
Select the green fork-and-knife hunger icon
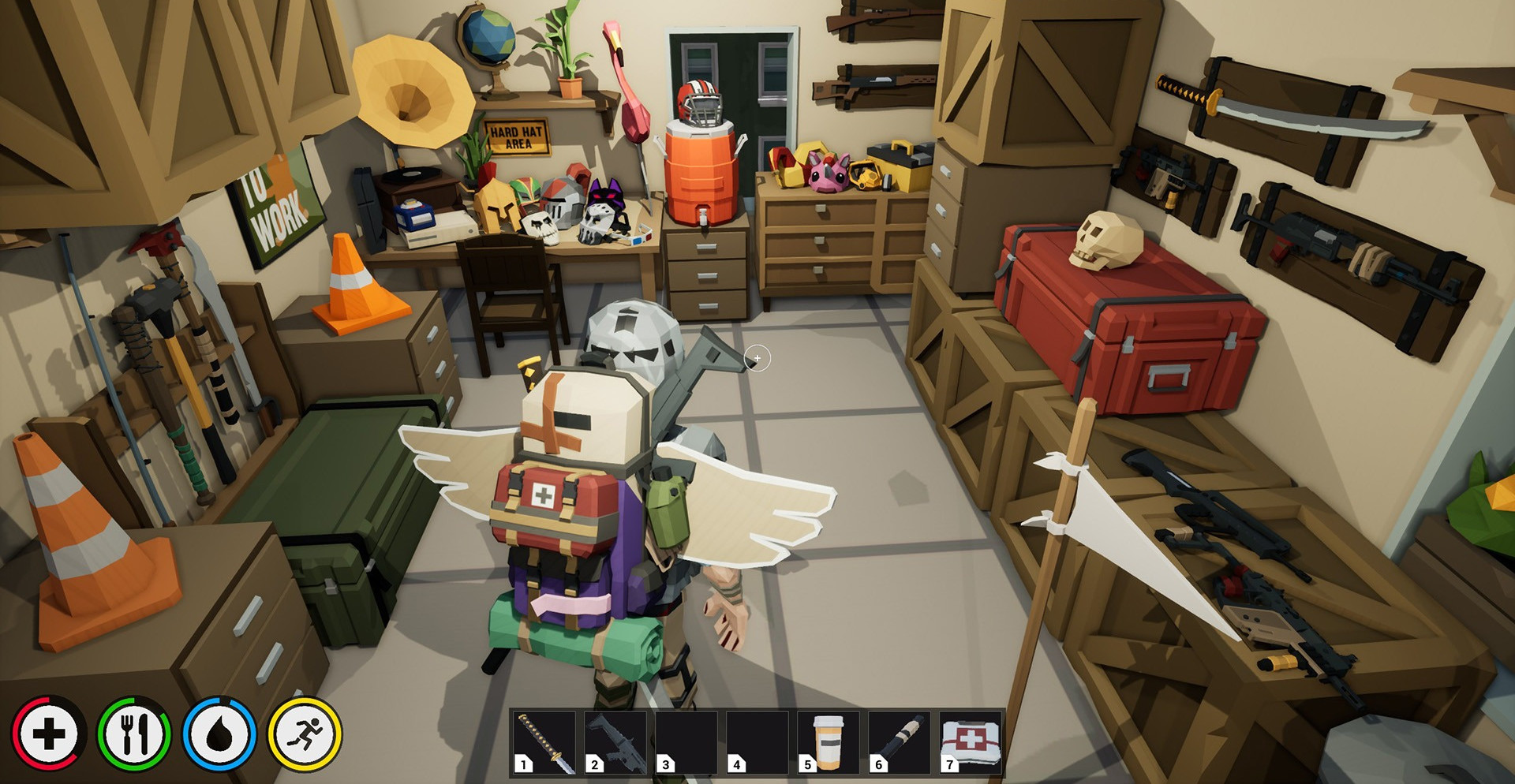(x=134, y=734)
